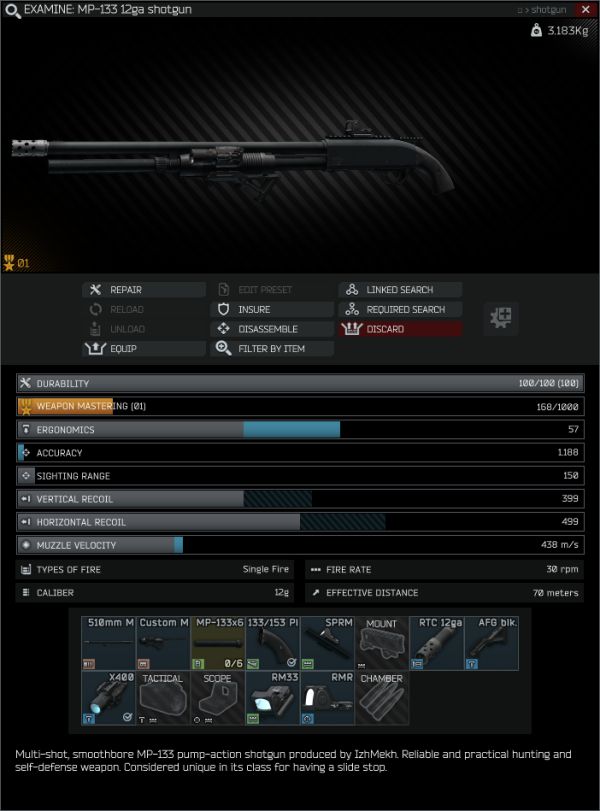This screenshot has height=811, width=600.
Task: Equip the MP-133 shotgun
Action: 144,349
